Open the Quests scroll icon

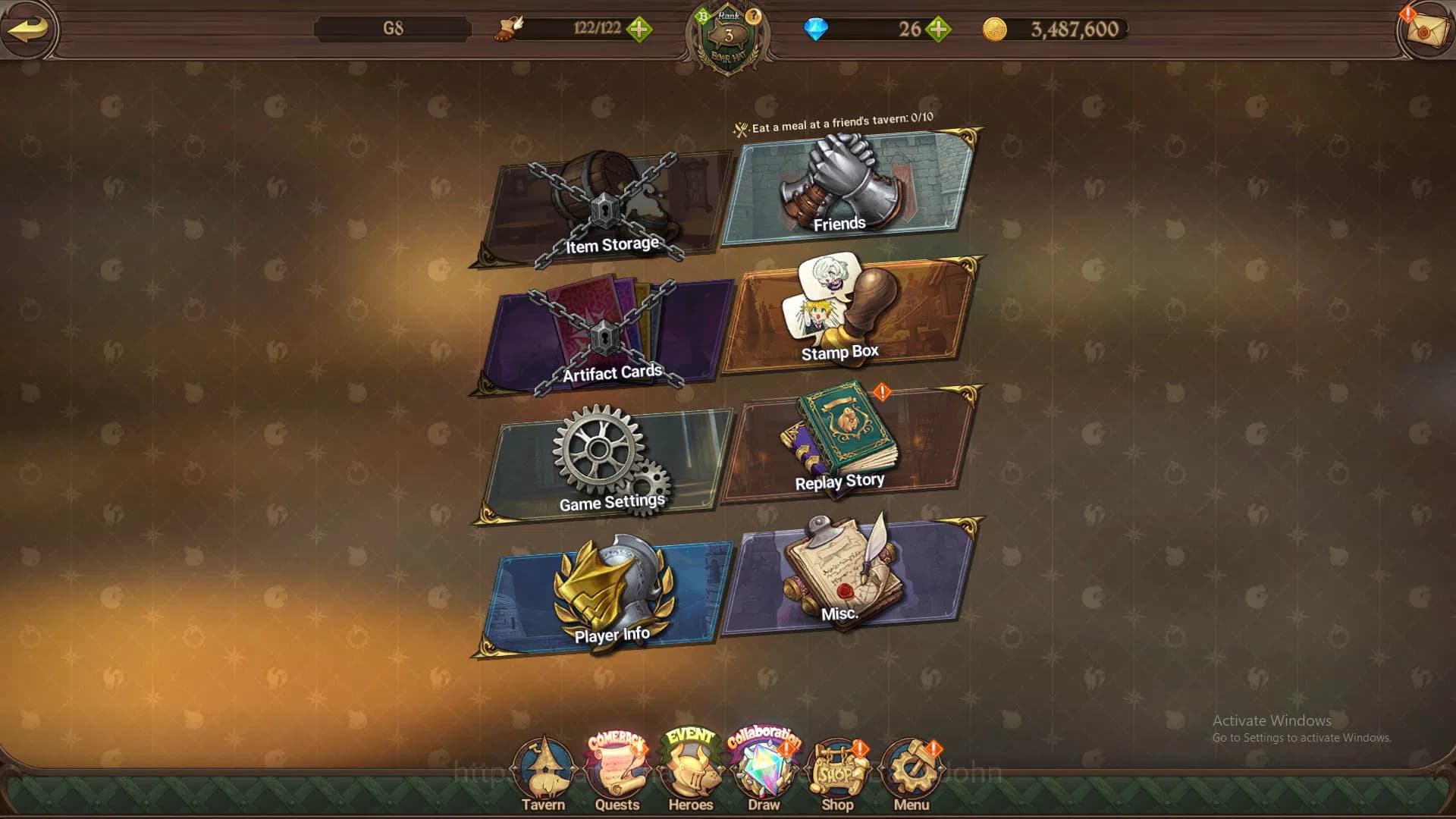617,766
